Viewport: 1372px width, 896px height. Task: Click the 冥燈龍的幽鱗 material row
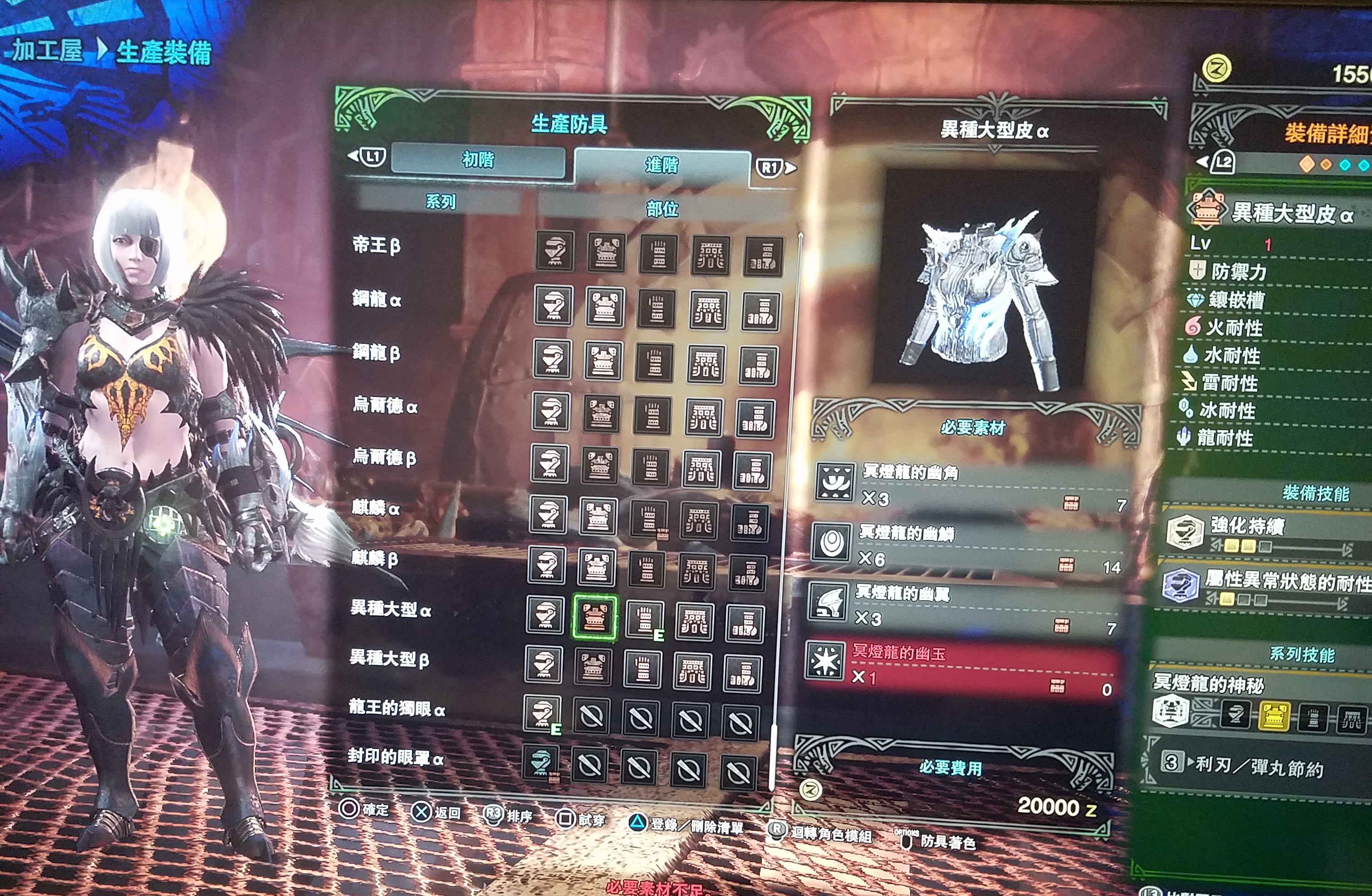(x=969, y=545)
